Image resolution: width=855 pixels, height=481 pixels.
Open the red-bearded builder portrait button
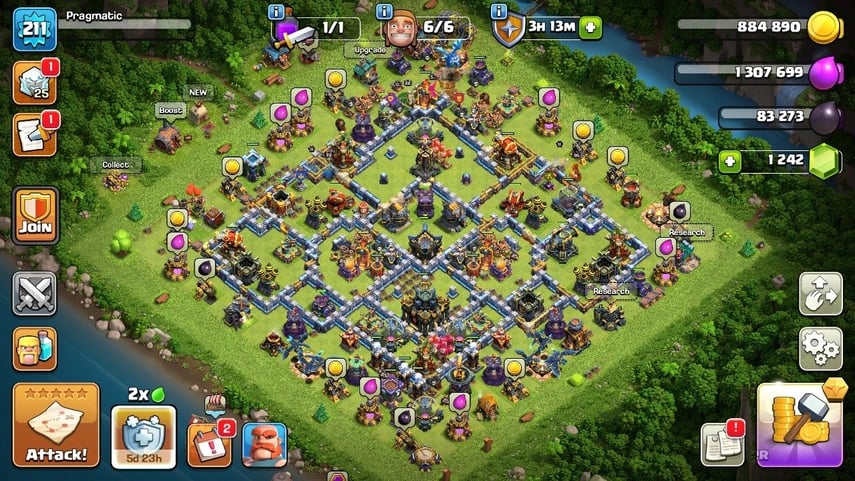264,444
